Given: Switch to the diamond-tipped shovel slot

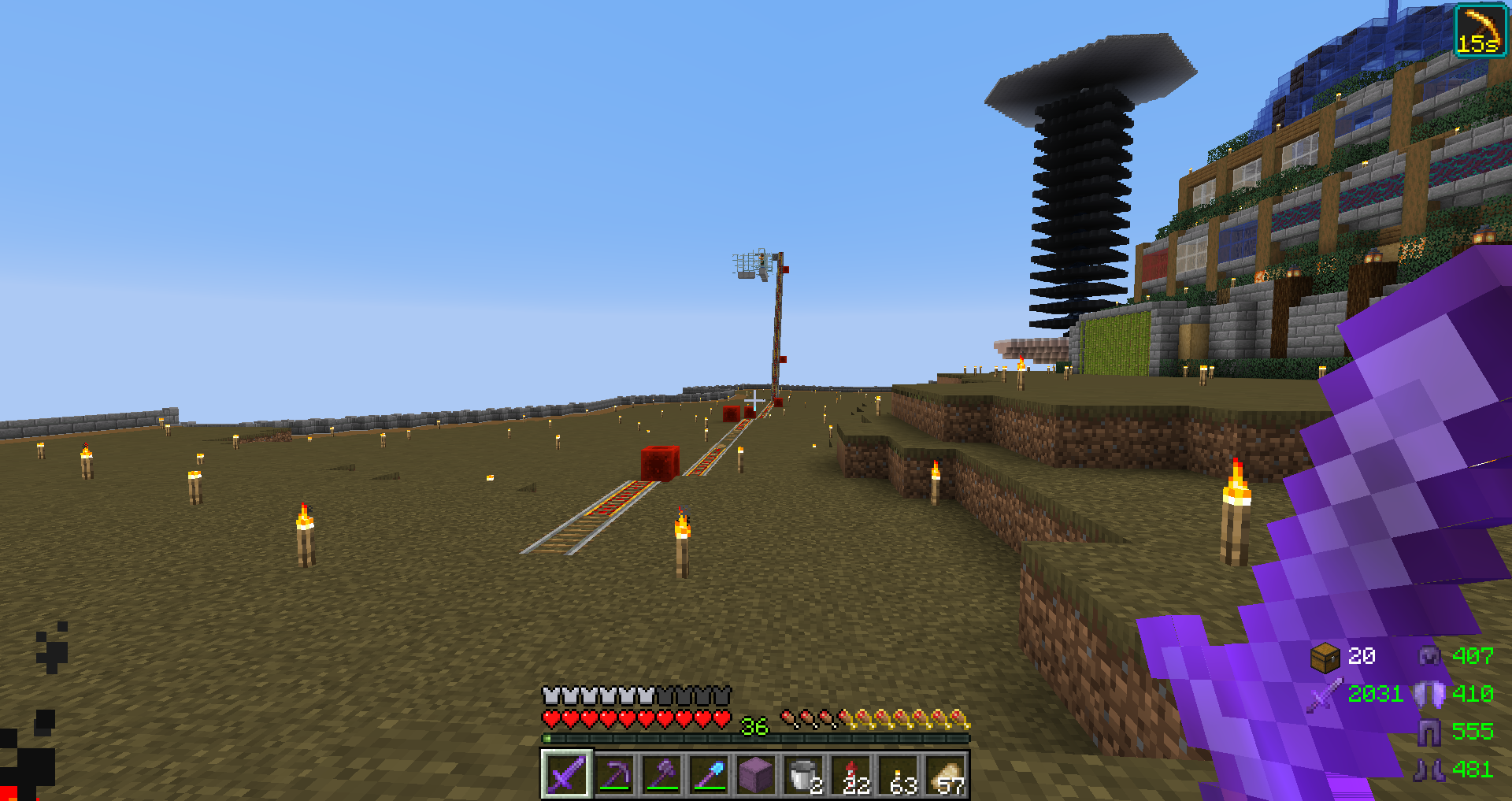Looking at the screenshot, I should click(x=710, y=775).
